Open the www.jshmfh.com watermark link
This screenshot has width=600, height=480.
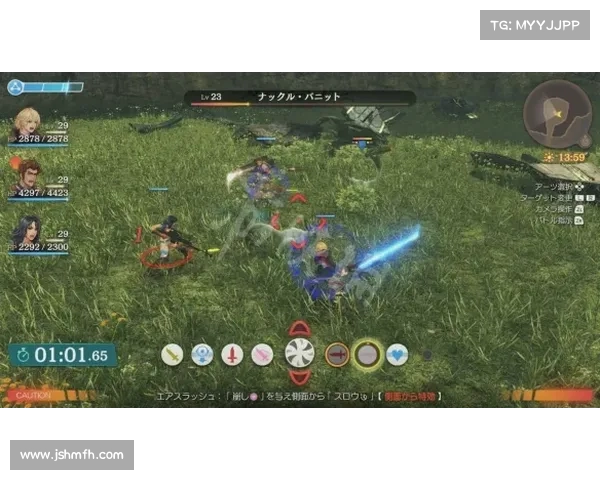pyautogui.click(x=72, y=455)
